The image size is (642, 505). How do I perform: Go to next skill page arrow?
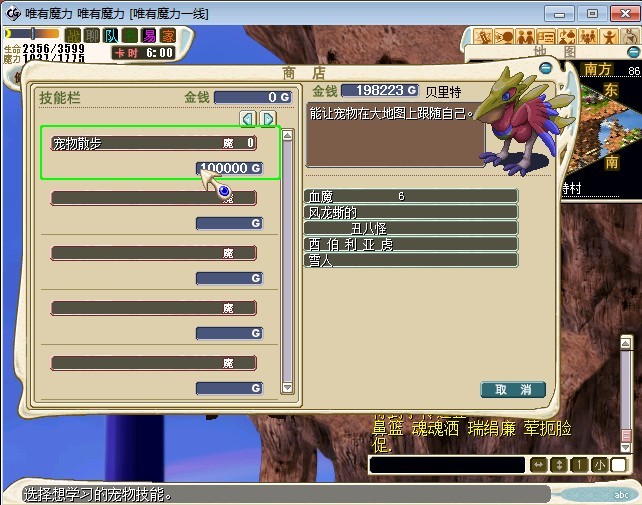coord(268,119)
